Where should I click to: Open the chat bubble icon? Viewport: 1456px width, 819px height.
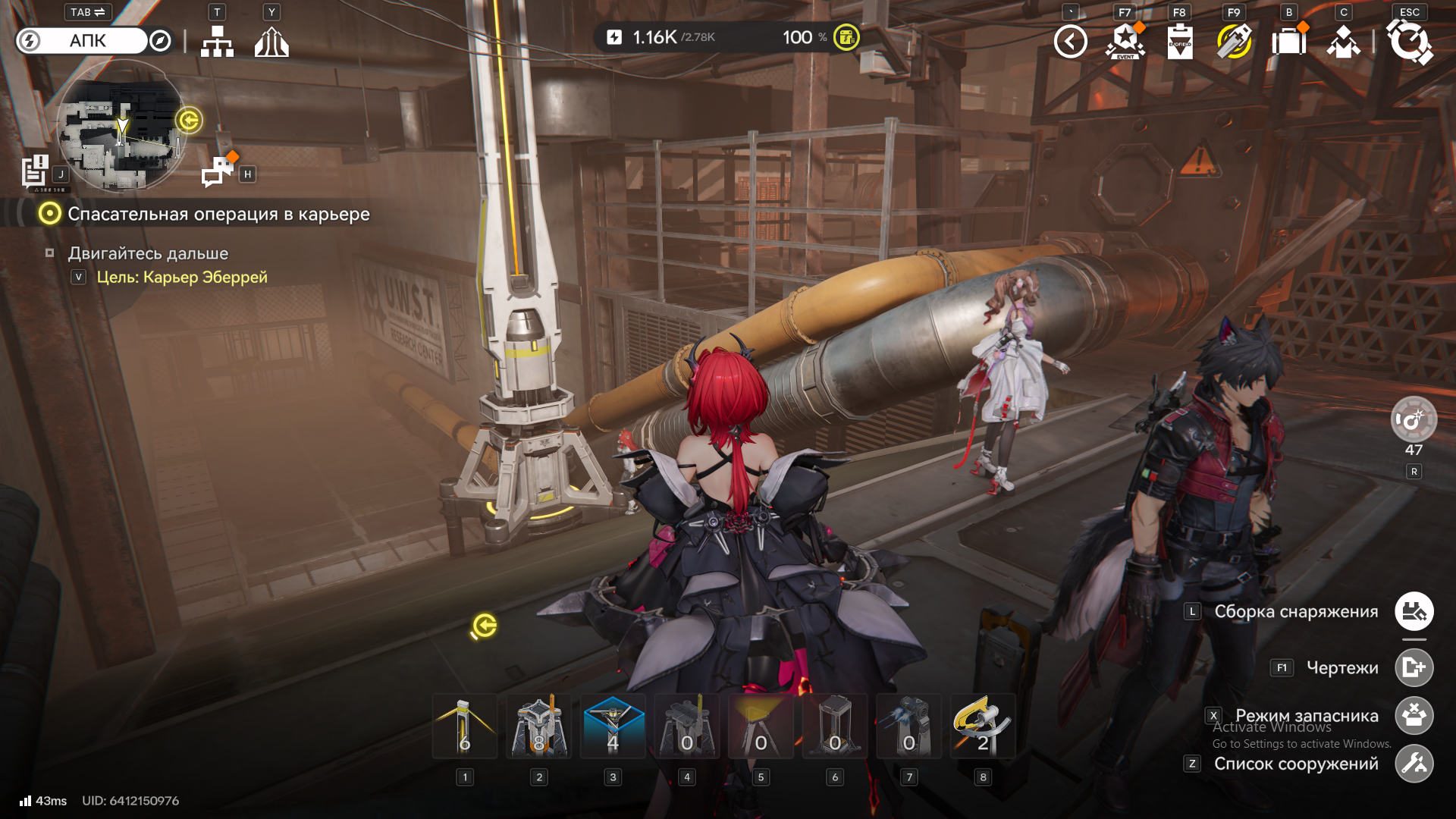218,171
